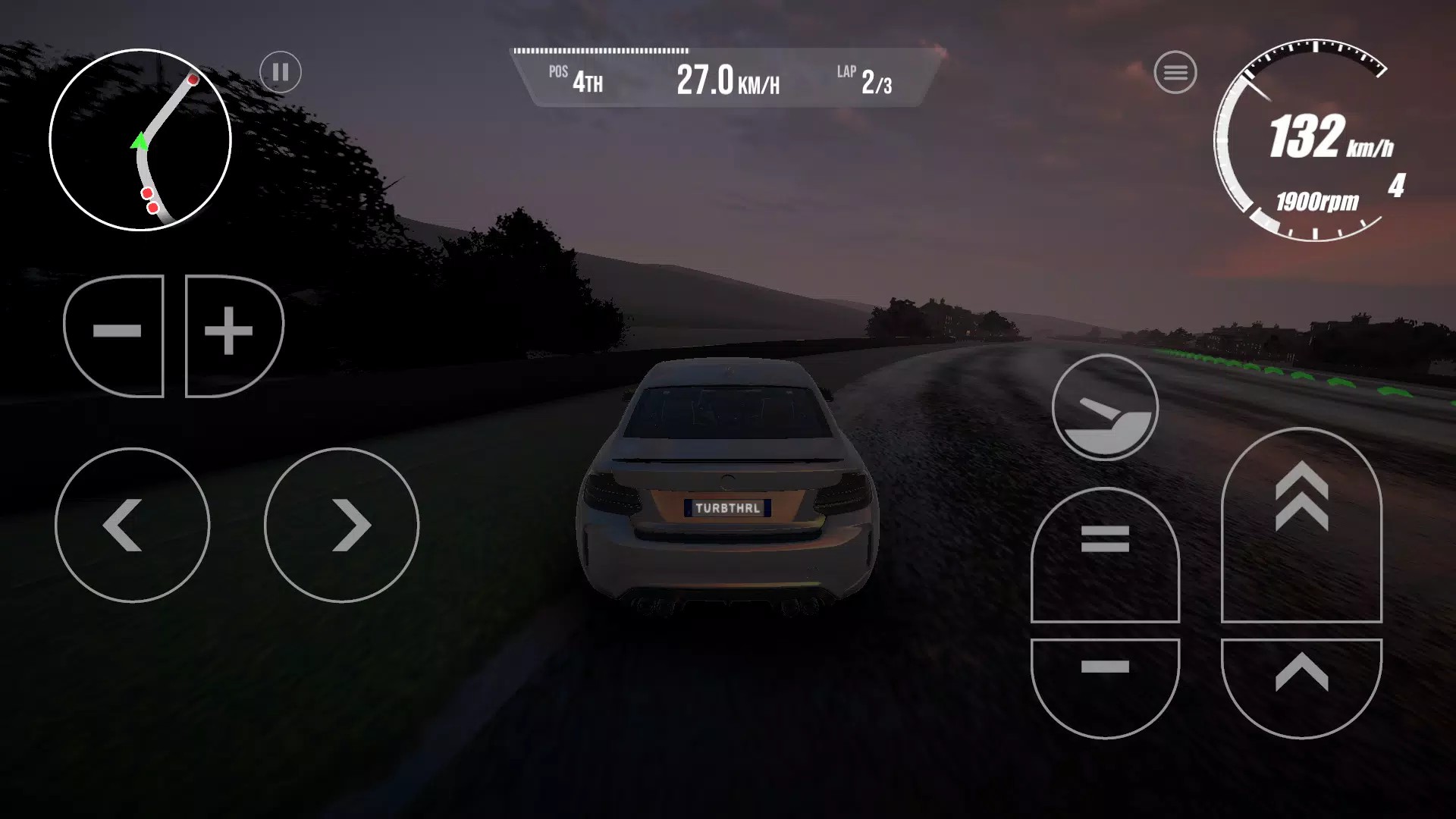The height and width of the screenshot is (819, 1456).
Task: Tap the single-chevron up button
Action: pos(1301,682)
